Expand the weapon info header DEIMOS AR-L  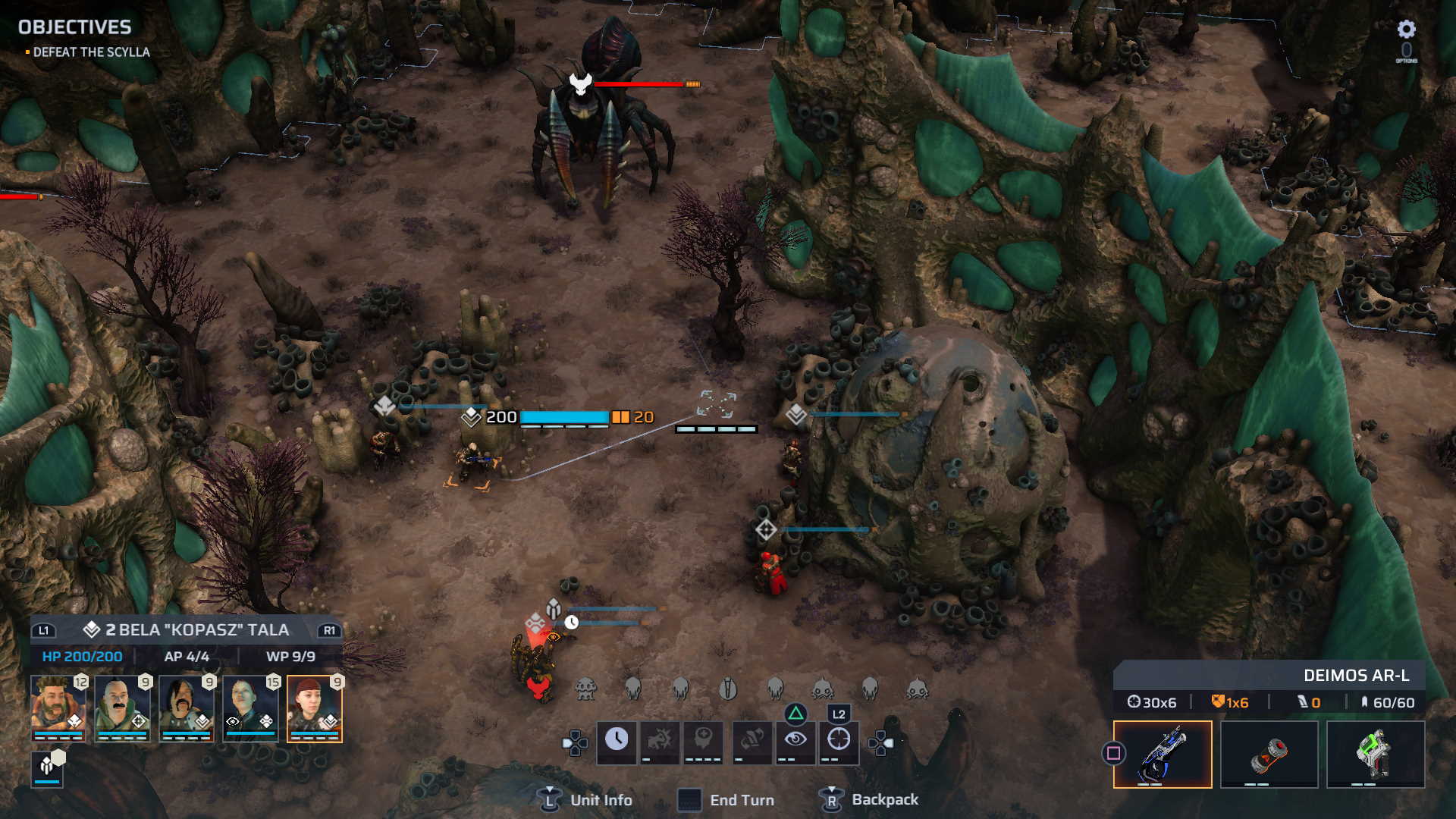(1355, 675)
